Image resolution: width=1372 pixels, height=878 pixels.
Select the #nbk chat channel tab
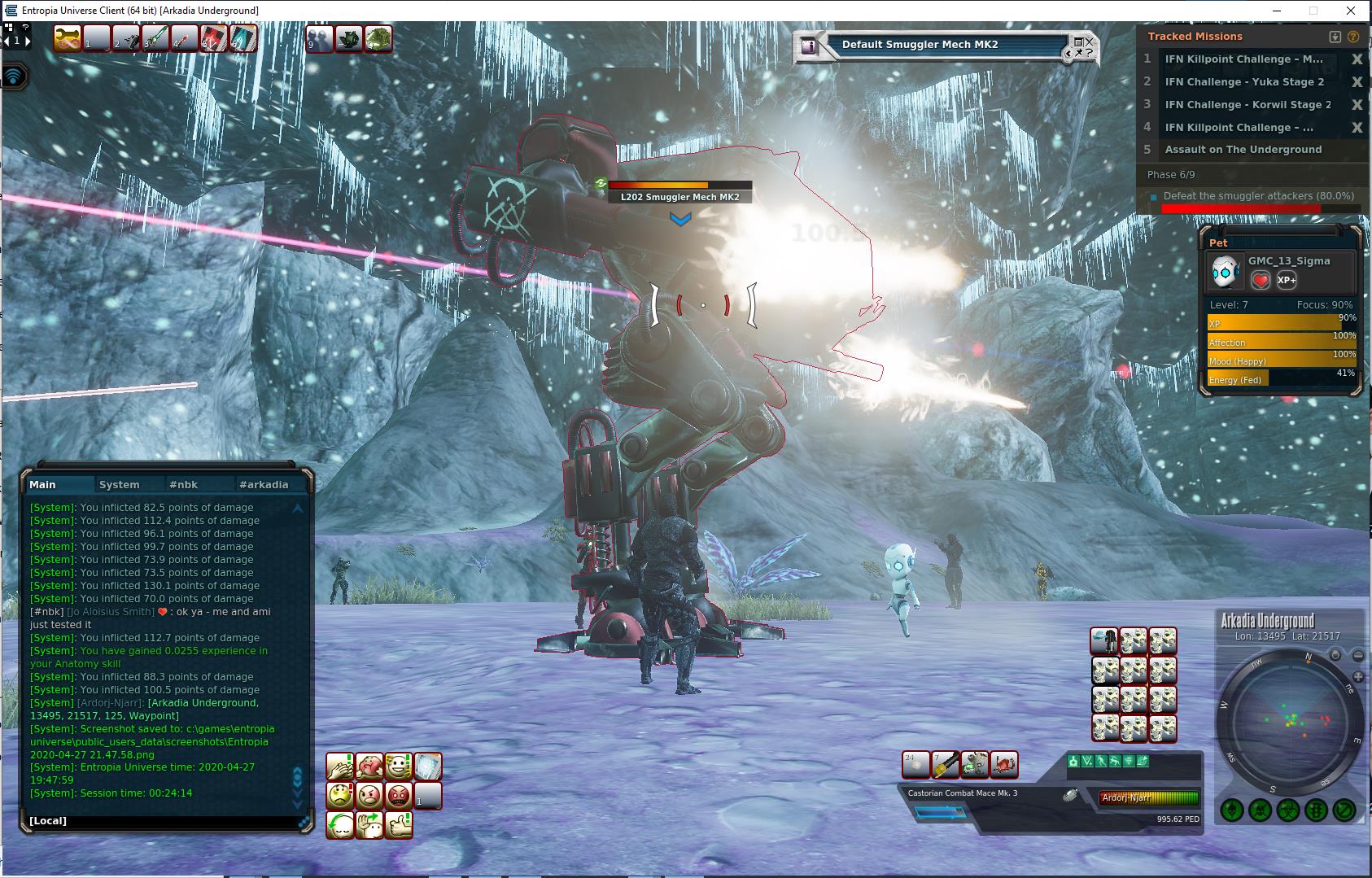tap(183, 484)
